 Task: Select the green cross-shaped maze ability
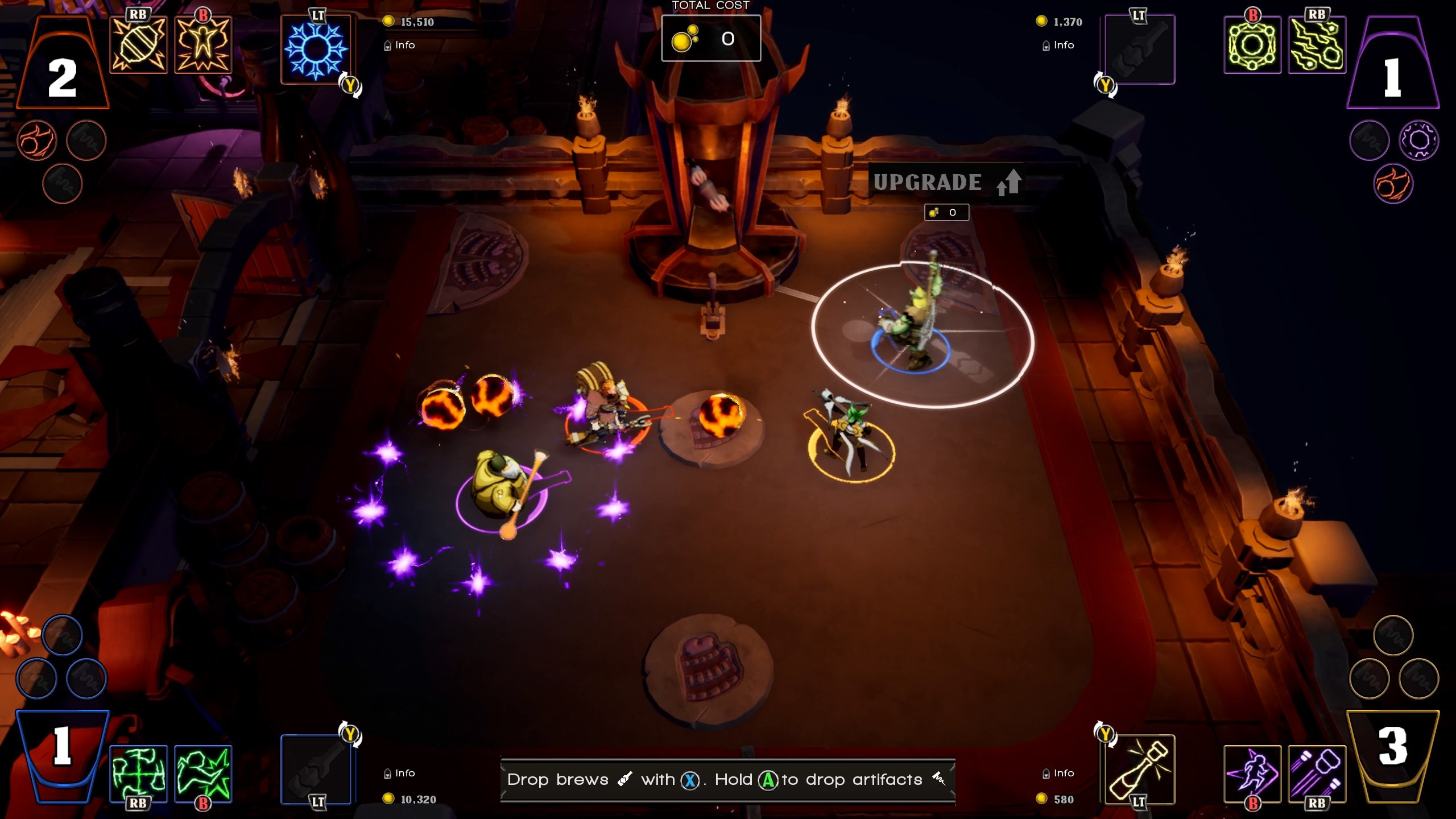coord(138,773)
